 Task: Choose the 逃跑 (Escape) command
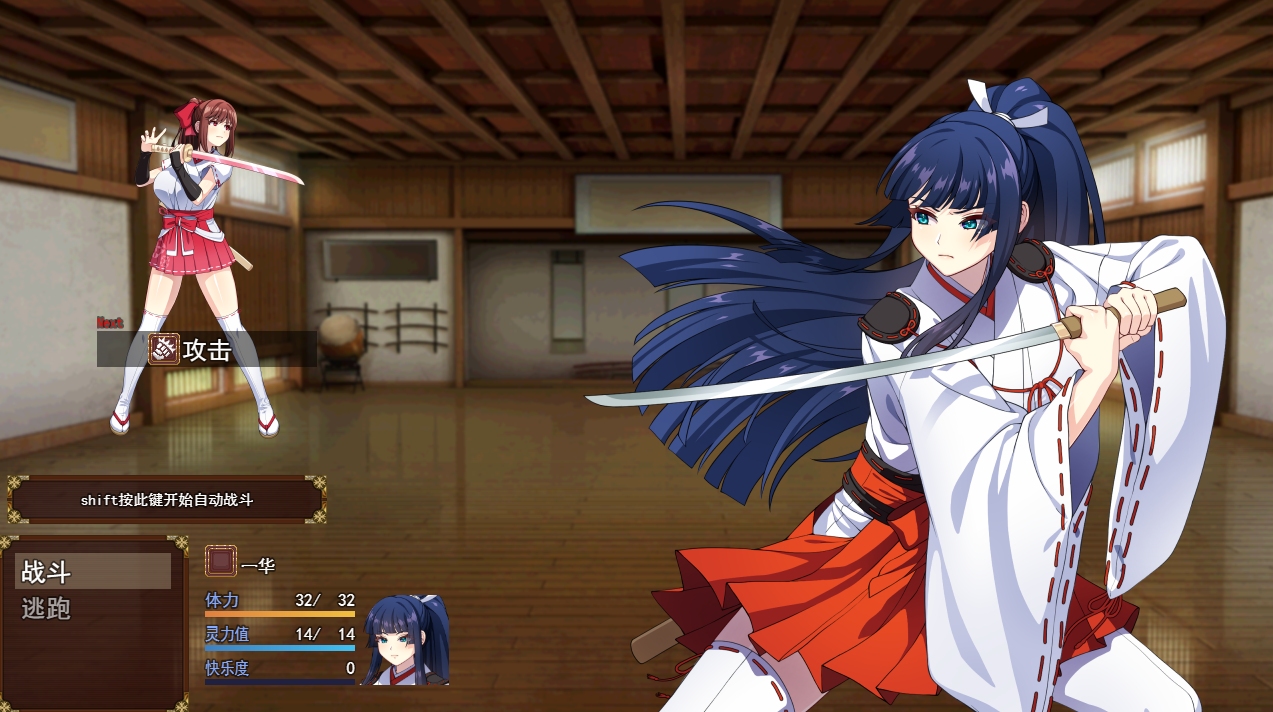pyautogui.click(x=92, y=608)
